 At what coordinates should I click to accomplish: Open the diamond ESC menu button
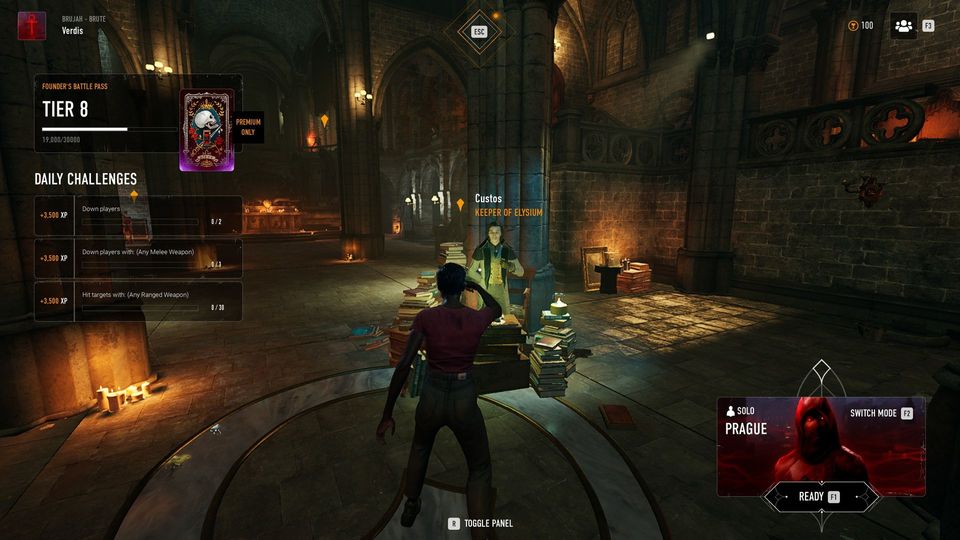point(479,31)
